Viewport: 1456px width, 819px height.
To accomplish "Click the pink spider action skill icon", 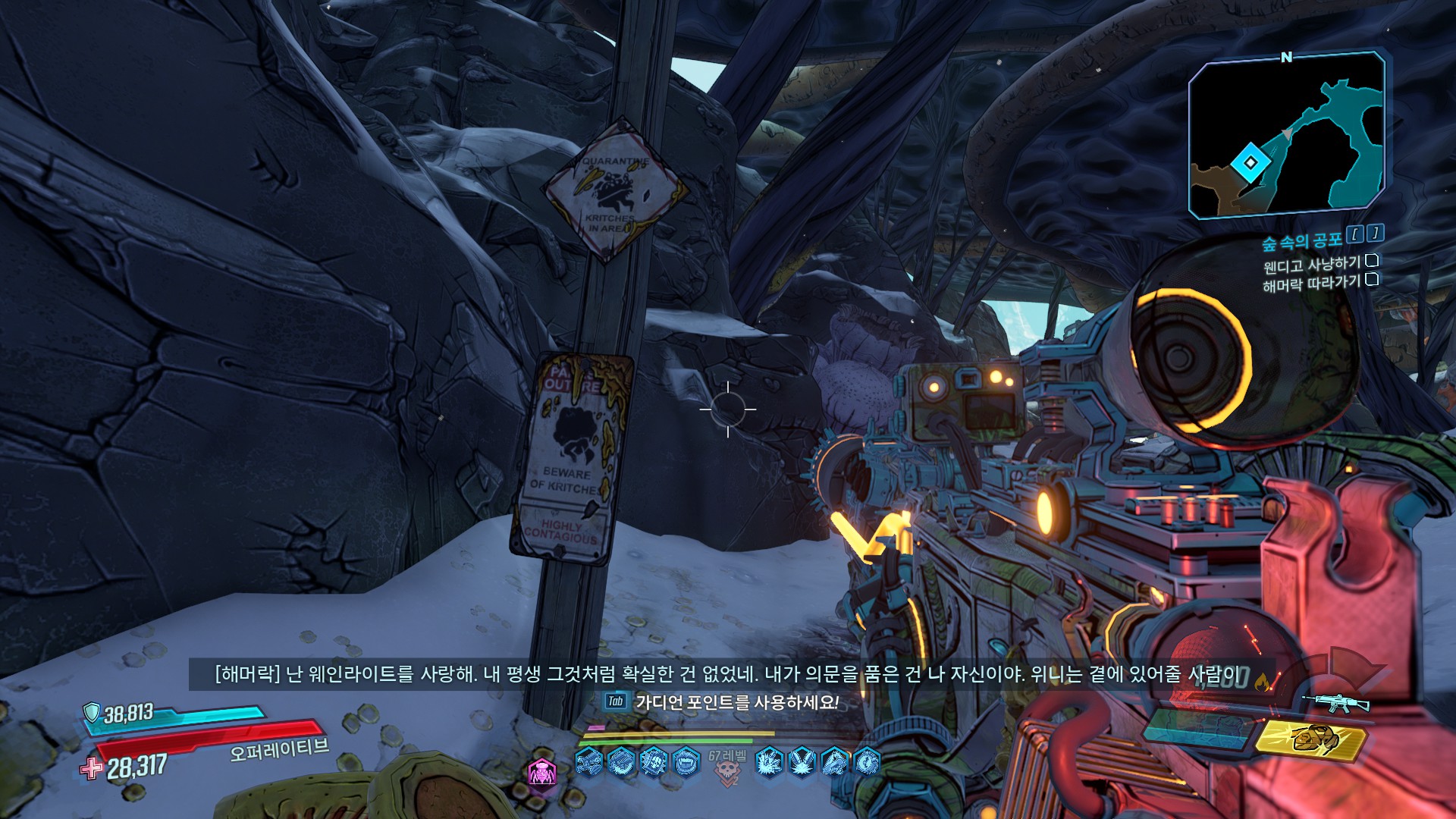I will [x=541, y=773].
